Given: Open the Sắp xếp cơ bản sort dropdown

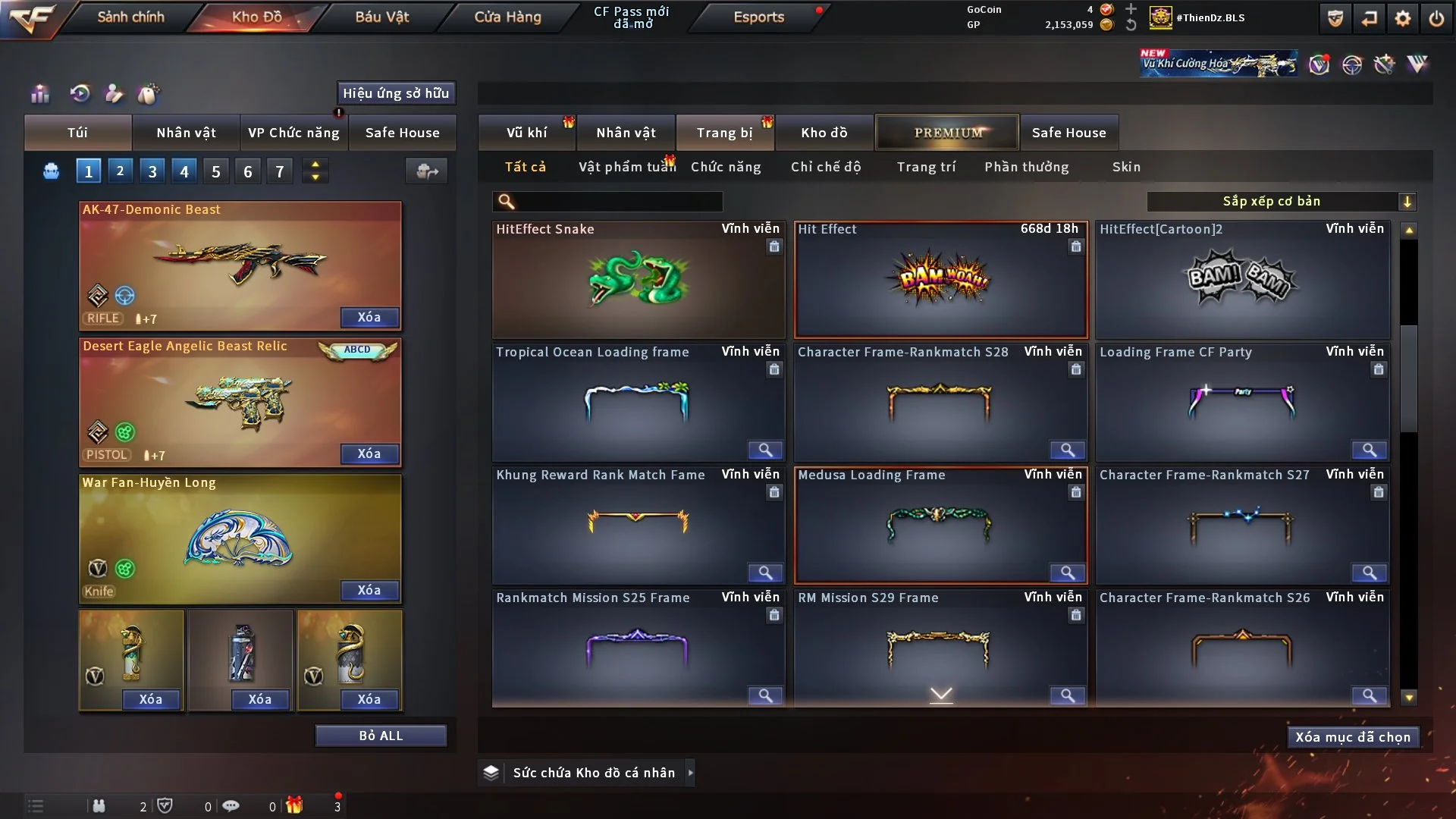Looking at the screenshot, I should [1281, 202].
